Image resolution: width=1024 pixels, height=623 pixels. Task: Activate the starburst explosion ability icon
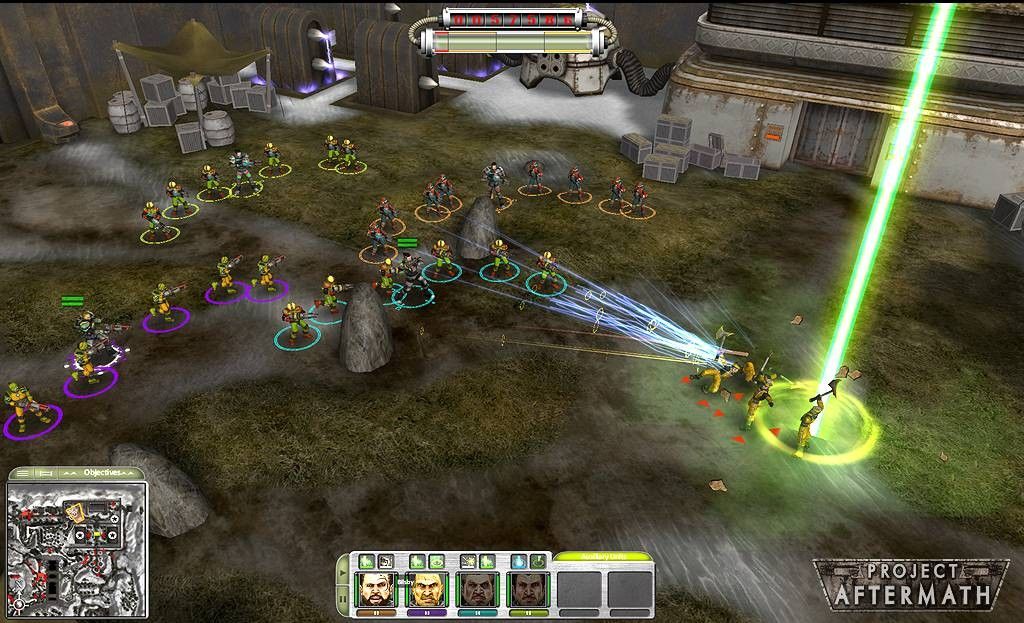click(467, 562)
